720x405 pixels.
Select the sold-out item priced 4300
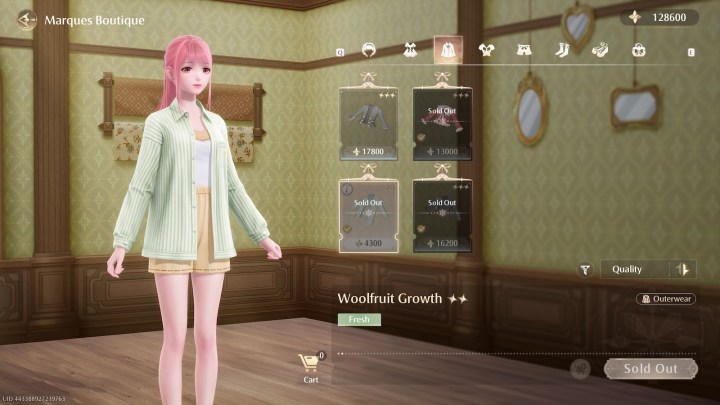[368, 213]
